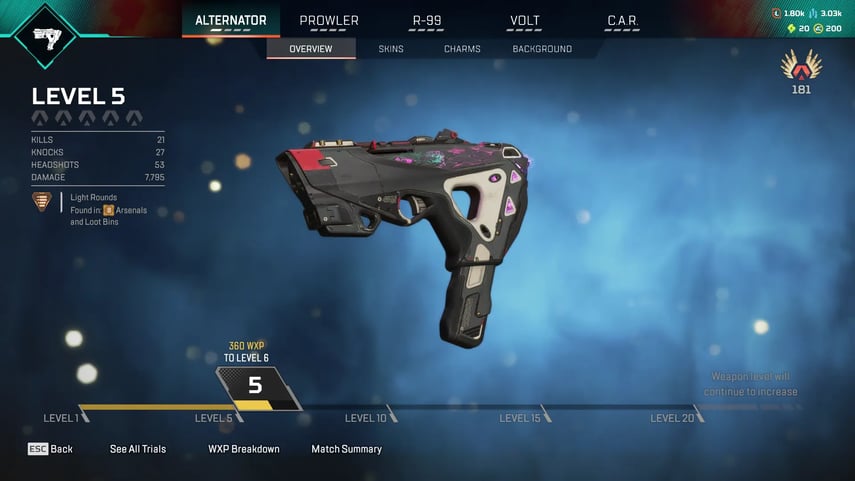
Task: Open the Match Summary
Action: coord(346,449)
